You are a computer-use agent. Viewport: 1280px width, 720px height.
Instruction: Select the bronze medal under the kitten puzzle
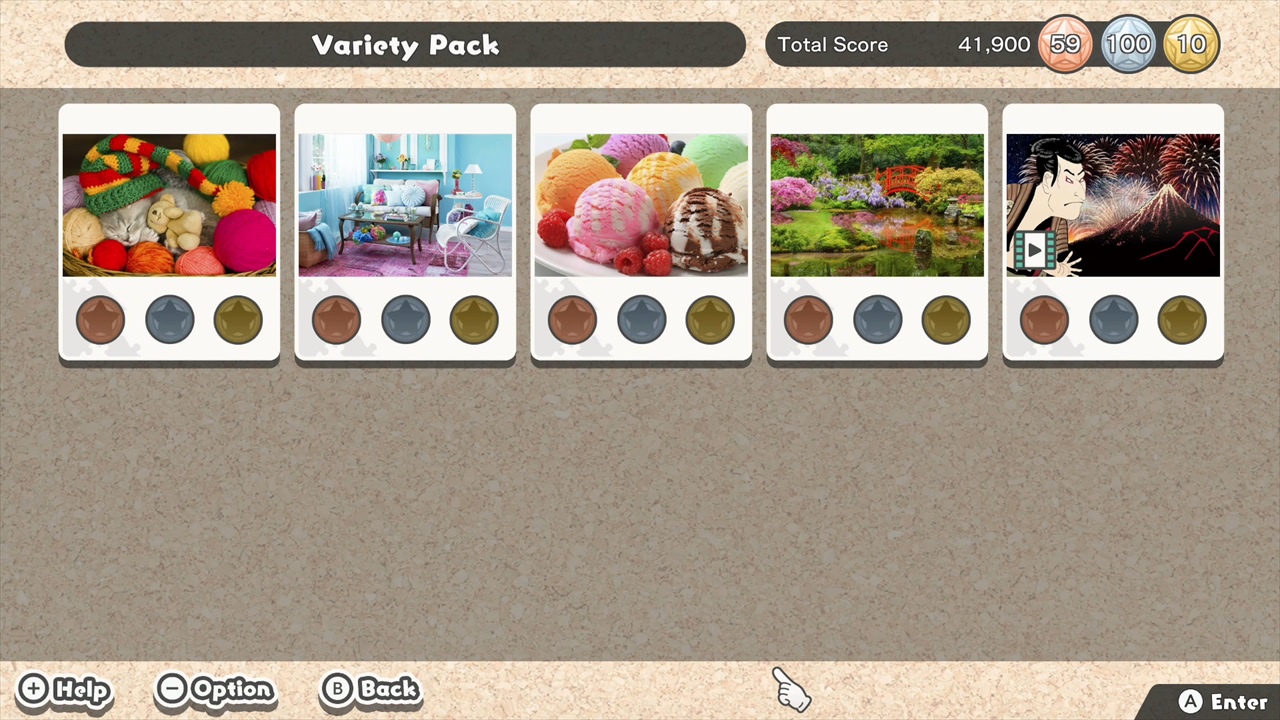click(100, 318)
